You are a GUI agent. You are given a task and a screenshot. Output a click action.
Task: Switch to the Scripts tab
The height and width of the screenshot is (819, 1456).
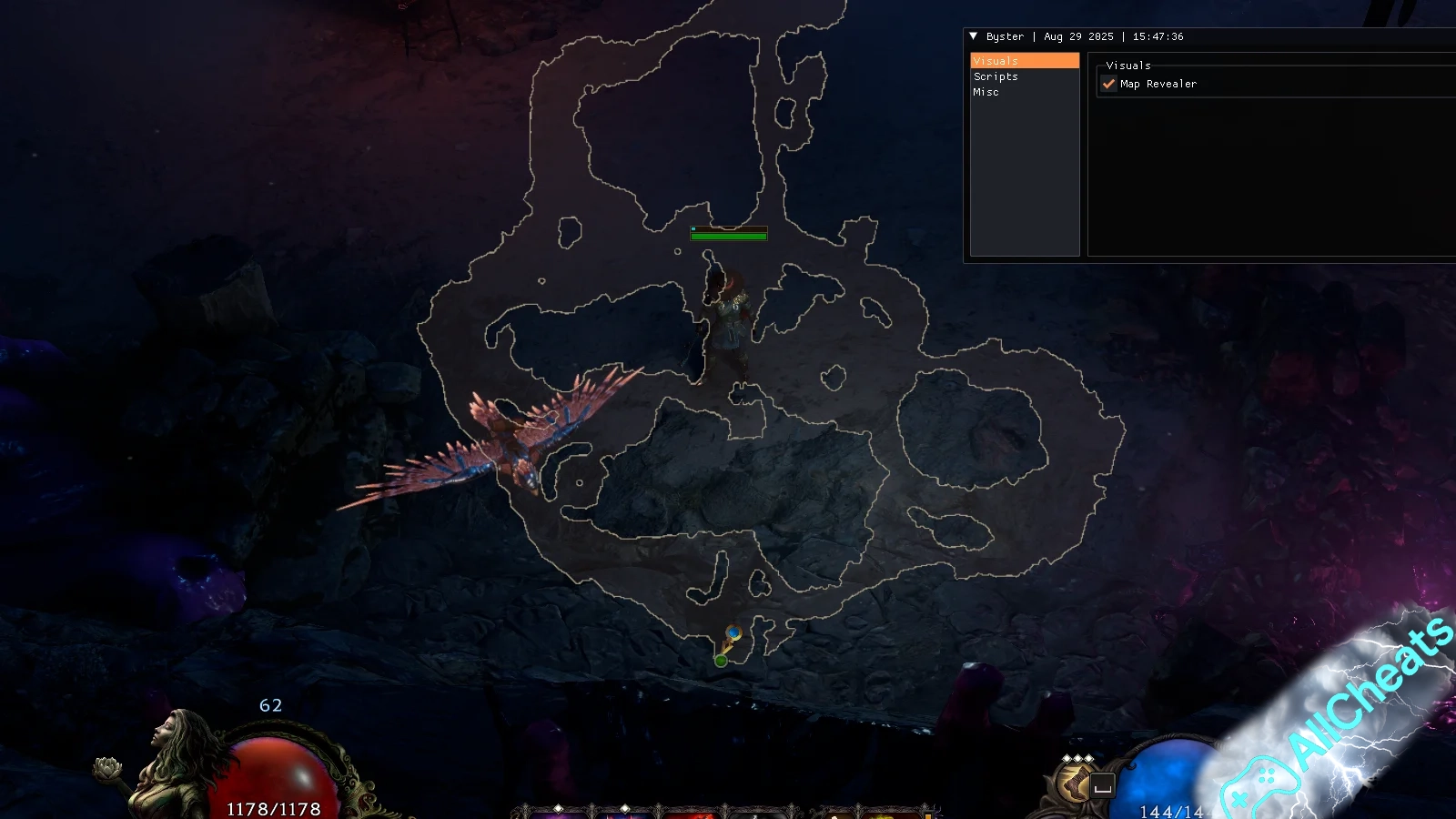pyautogui.click(x=996, y=76)
